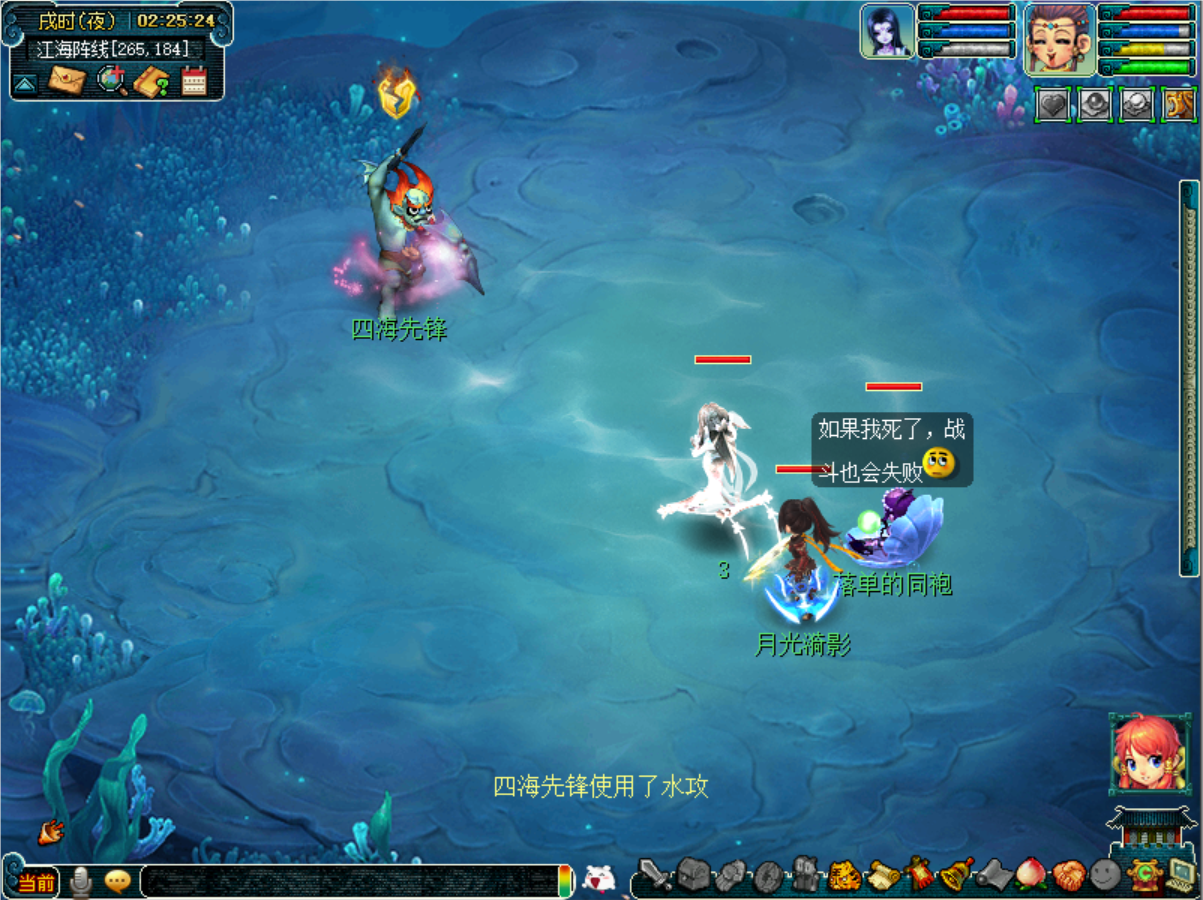Image resolution: width=1203 pixels, height=900 pixels.
Task: Open the handshake friends icon
Action: (1068, 876)
